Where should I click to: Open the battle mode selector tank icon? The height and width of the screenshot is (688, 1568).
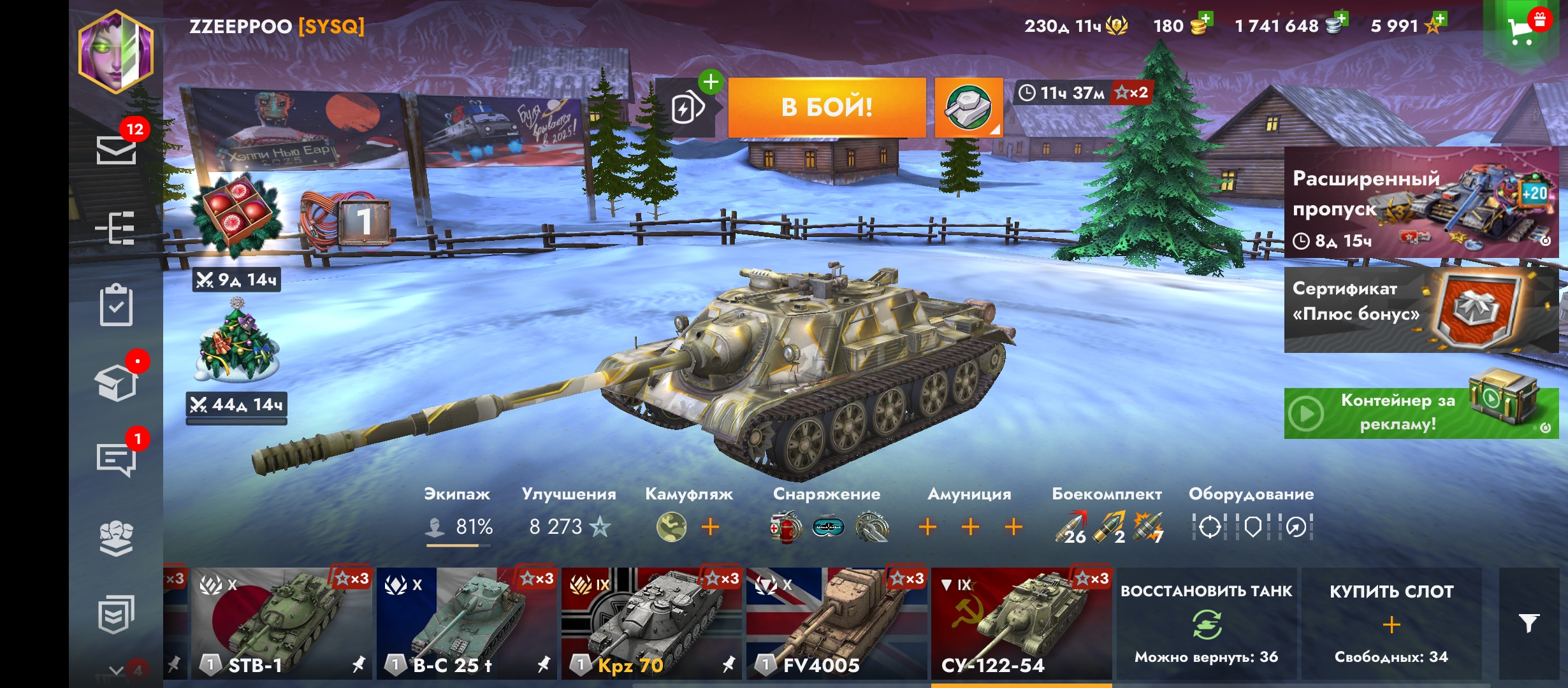(968, 107)
